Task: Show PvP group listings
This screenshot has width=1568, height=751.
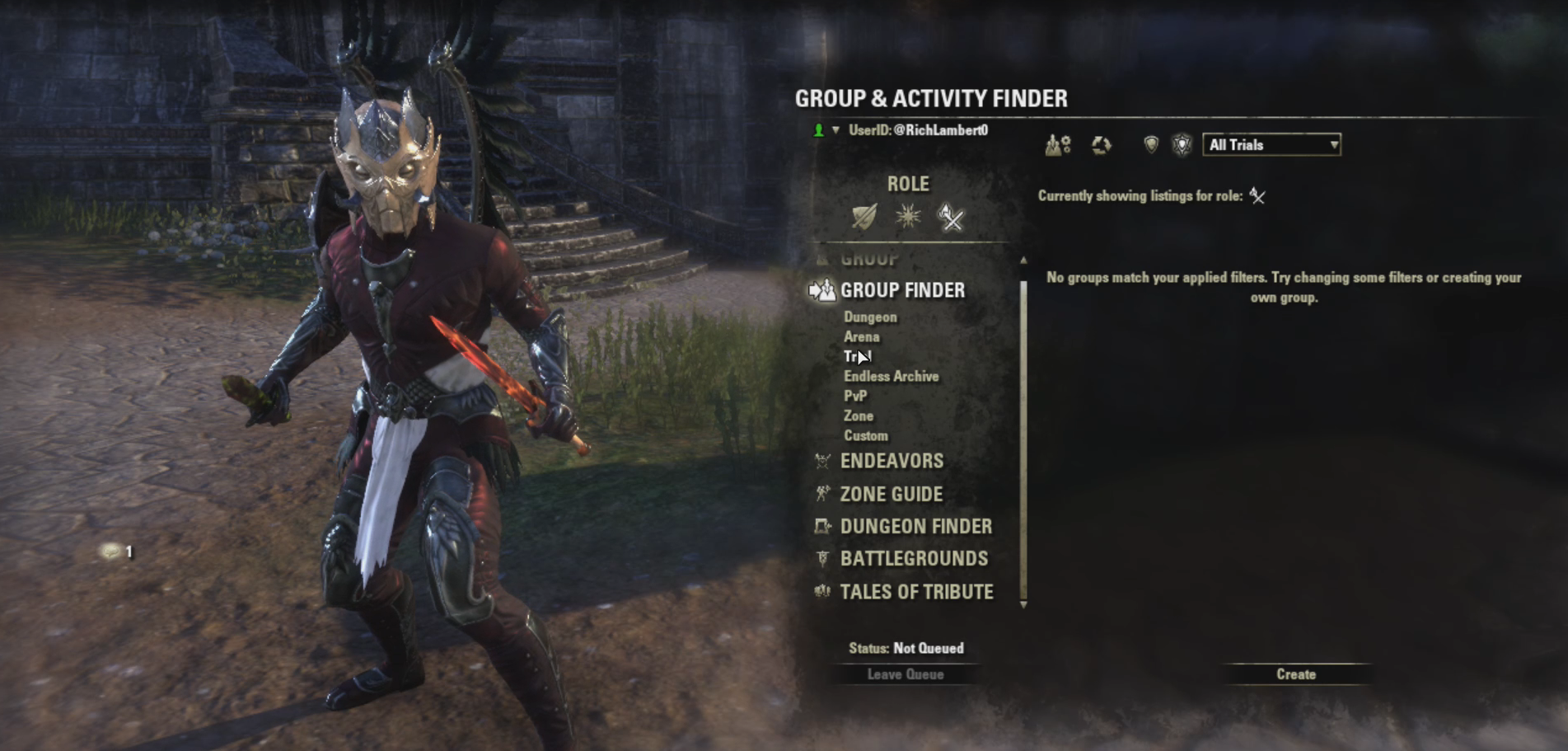Action: pyautogui.click(x=855, y=397)
